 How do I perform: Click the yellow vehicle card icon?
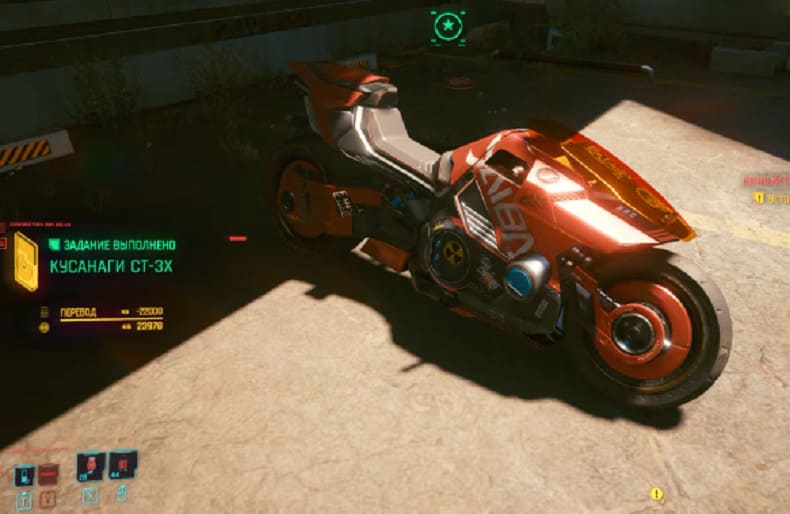27,262
